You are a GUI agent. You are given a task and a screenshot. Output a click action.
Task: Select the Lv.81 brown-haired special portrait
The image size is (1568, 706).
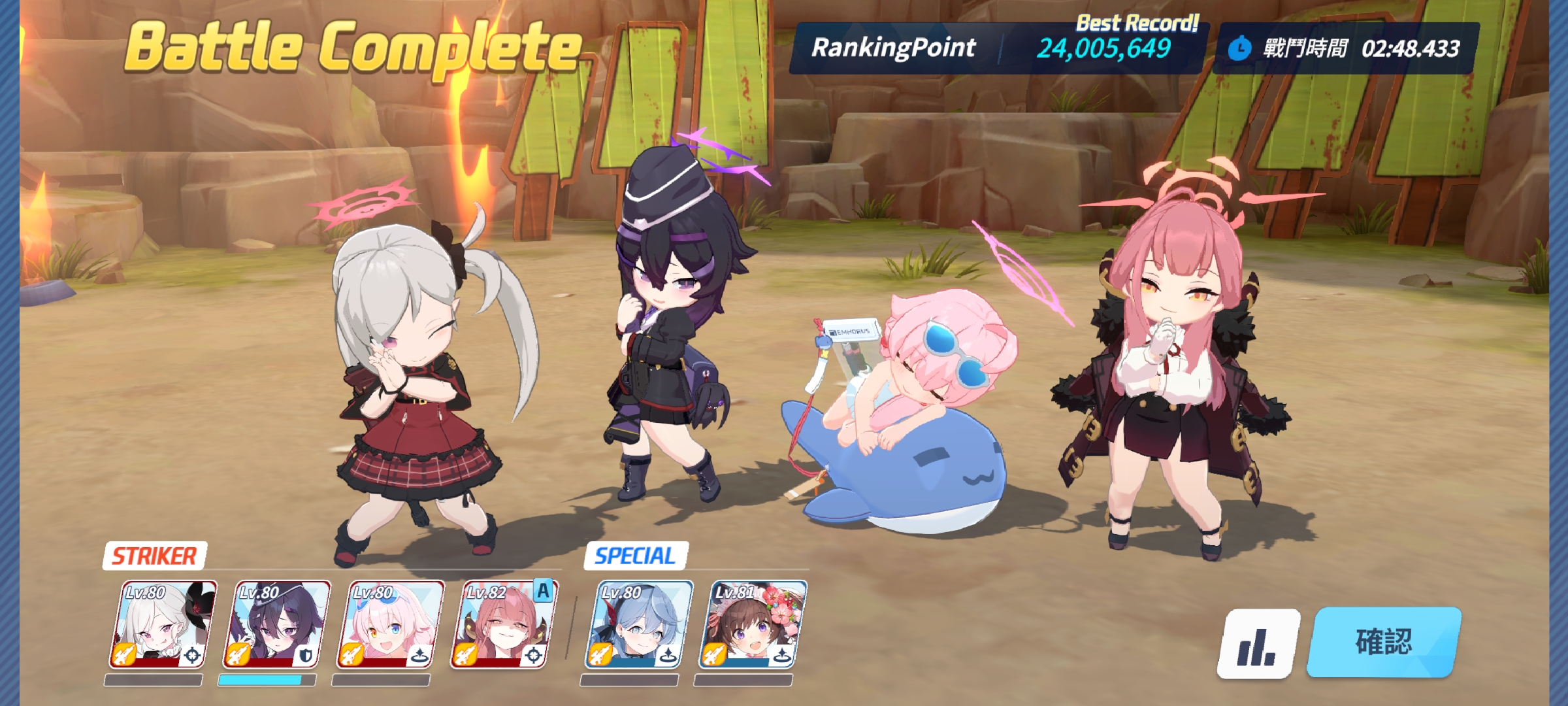751,625
